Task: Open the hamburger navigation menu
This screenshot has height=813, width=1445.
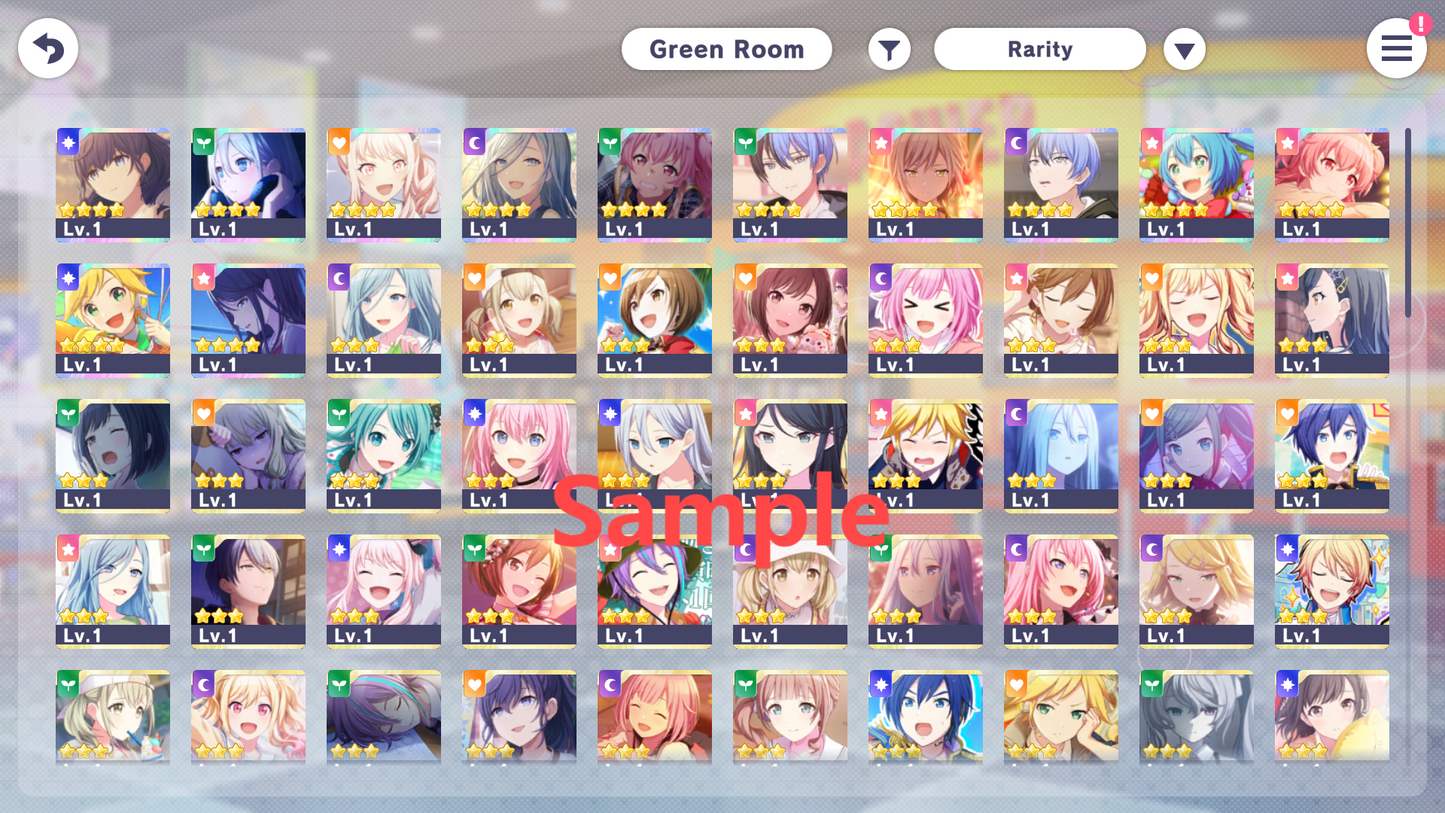Action: 1397,48
